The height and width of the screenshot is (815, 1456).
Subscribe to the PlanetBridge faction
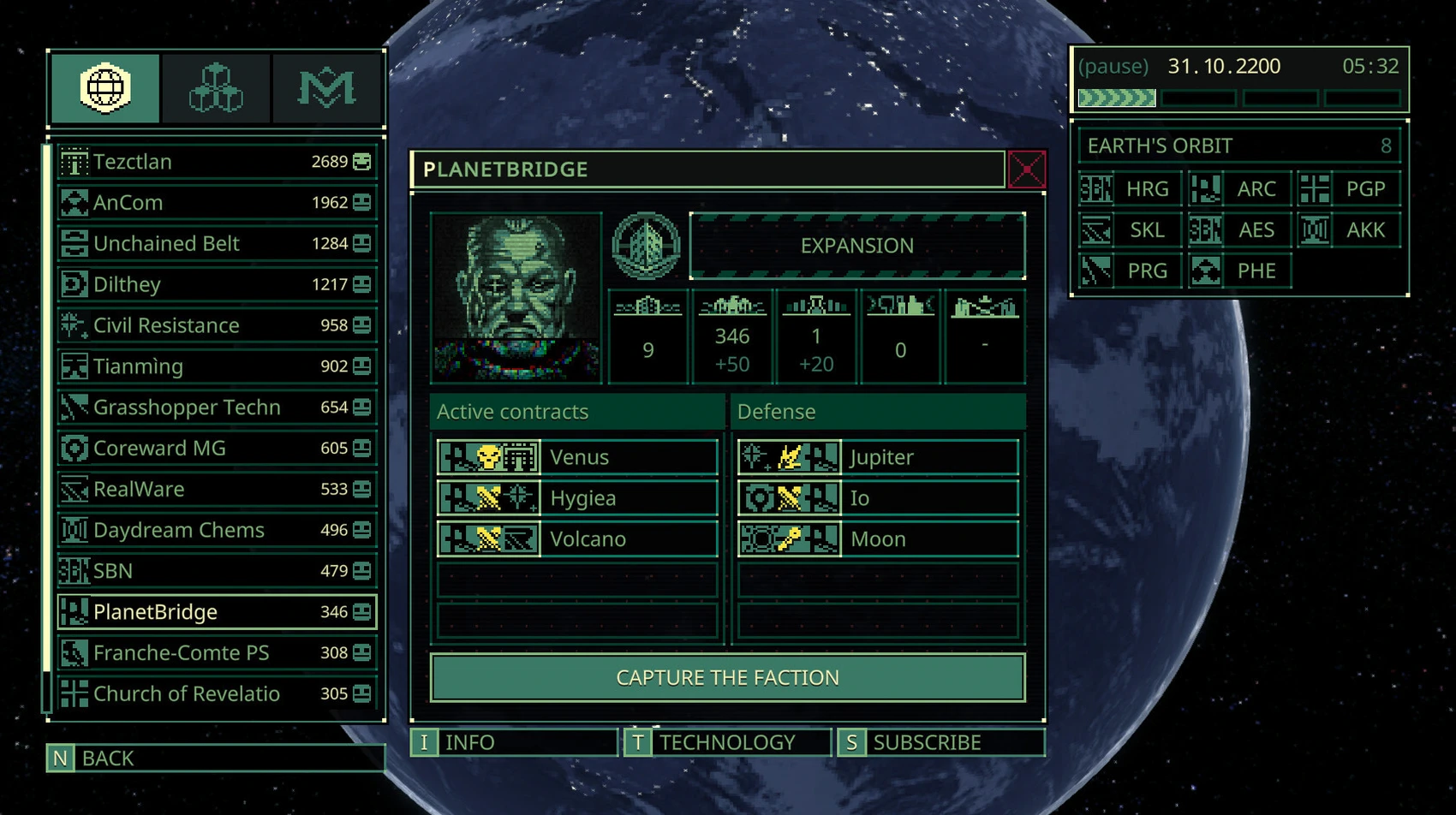940,742
